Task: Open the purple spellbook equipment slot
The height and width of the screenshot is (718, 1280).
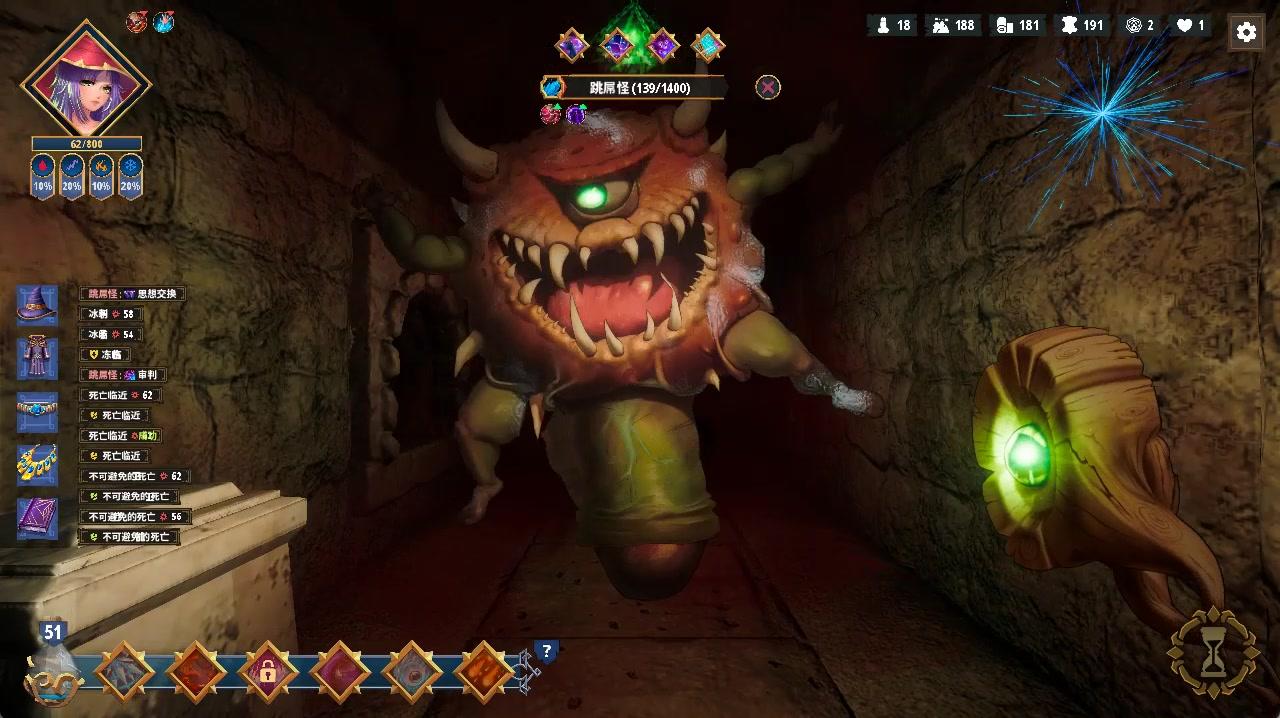Action: [x=37, y=519]
